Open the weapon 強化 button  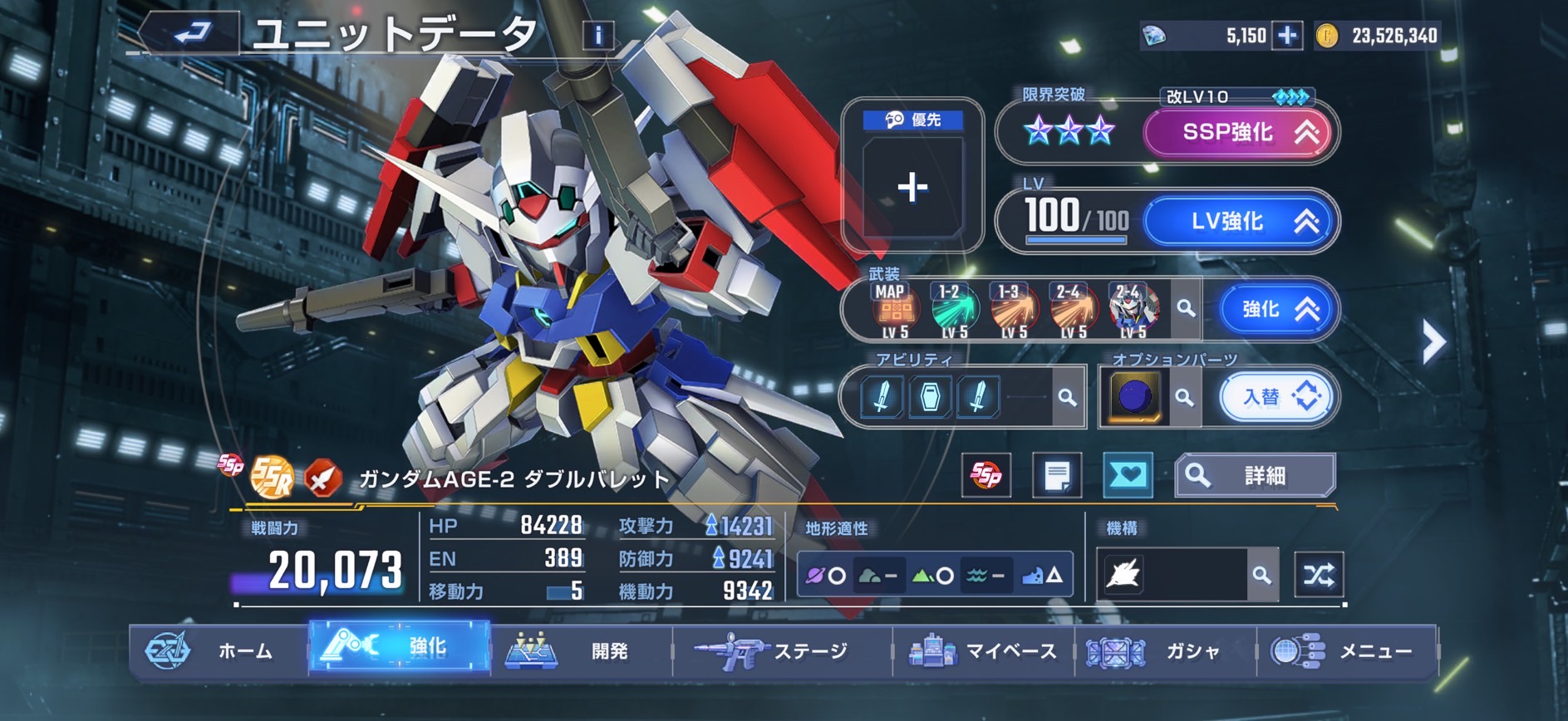point(1276,309)
